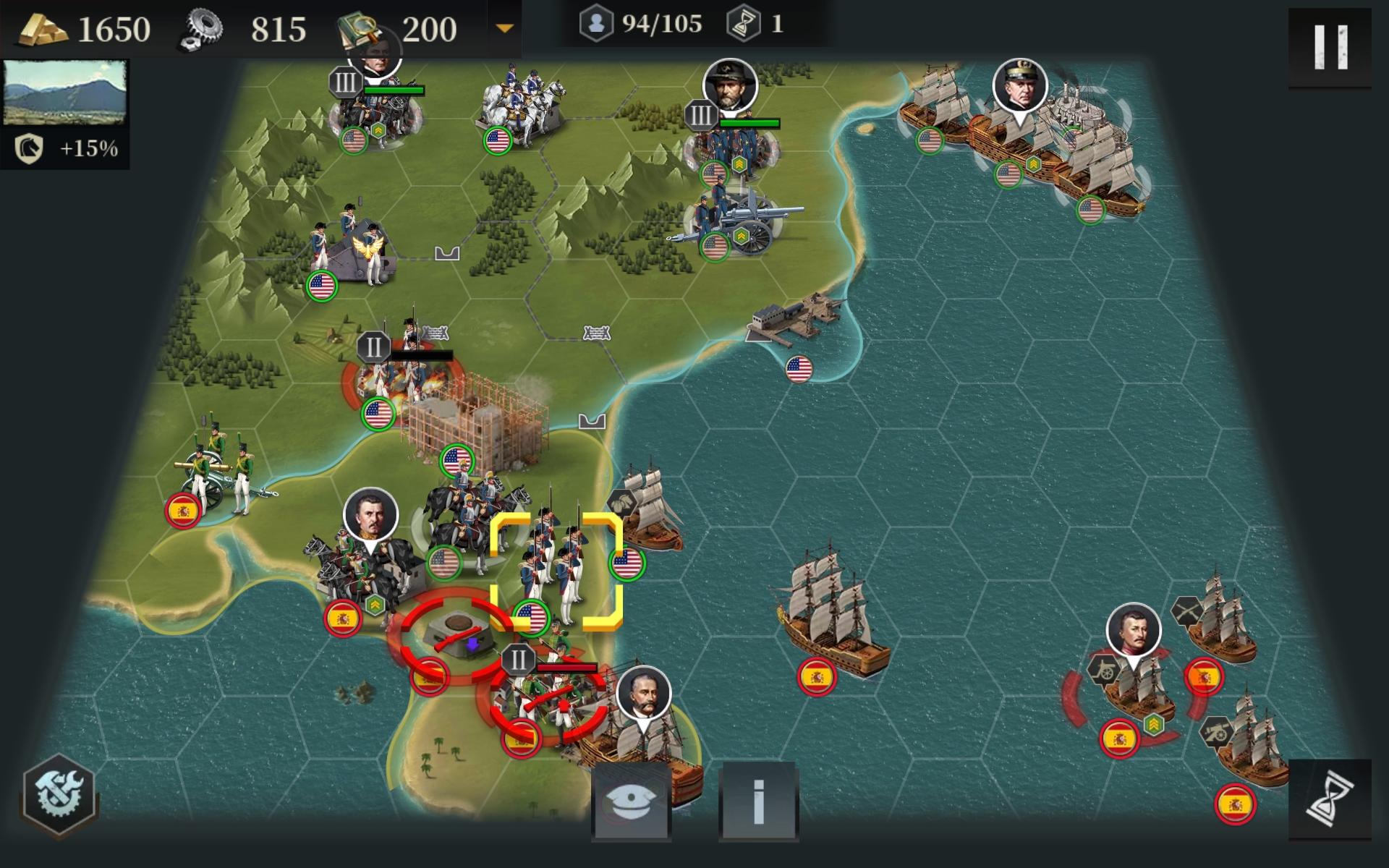
Task: Expand the resources dropdown arrow
Action: [504, 29]
